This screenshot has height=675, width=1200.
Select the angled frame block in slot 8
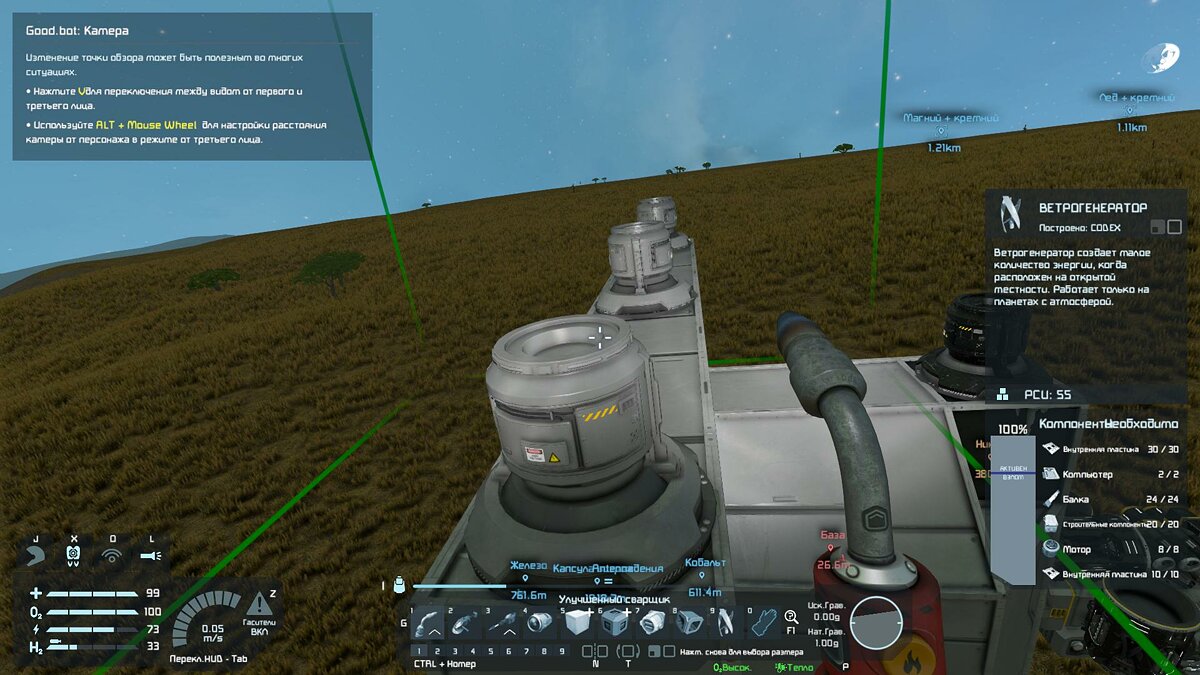[687, 624]
